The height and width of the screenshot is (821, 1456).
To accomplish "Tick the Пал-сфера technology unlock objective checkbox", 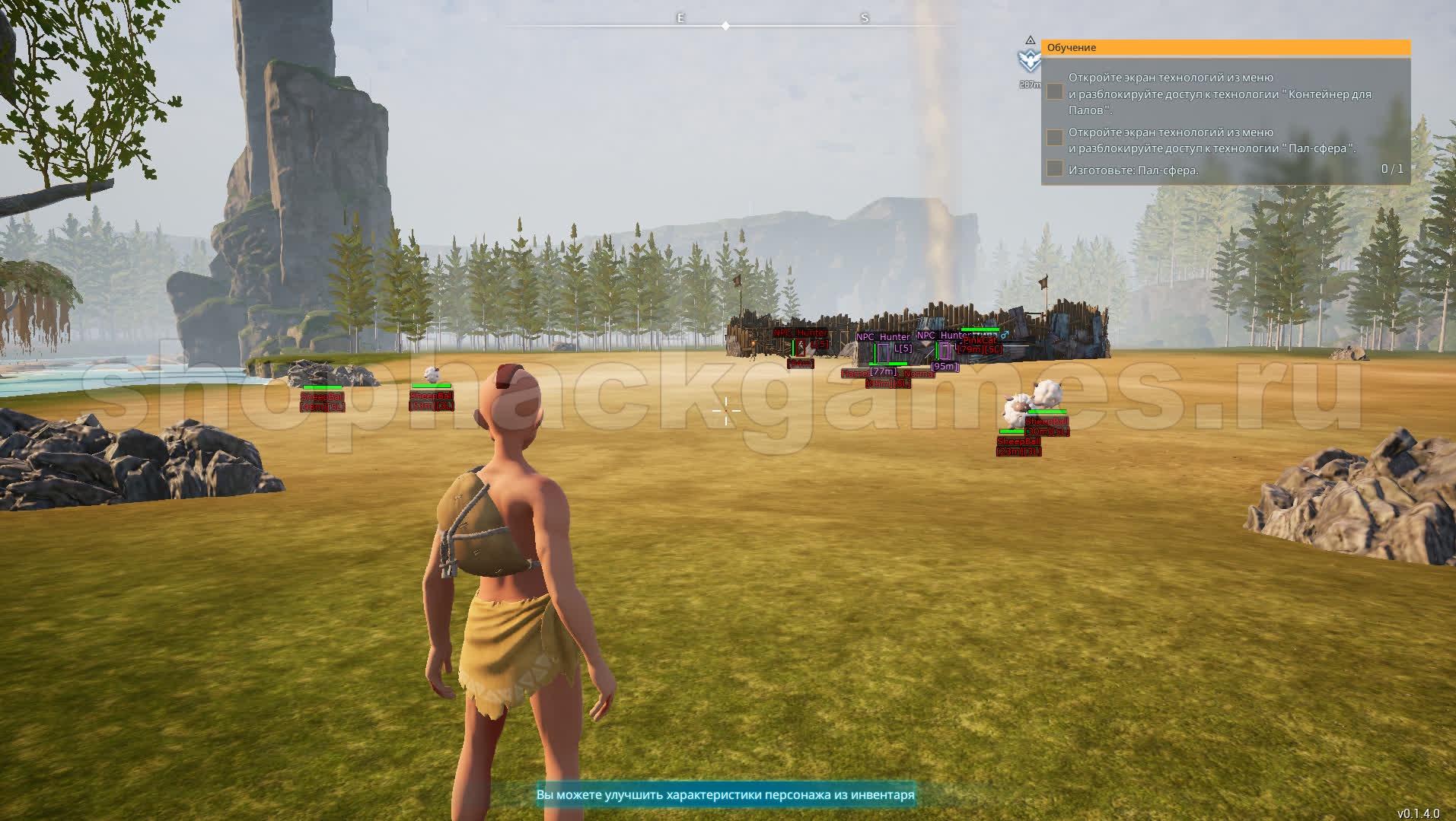I will click(1054, 138).
